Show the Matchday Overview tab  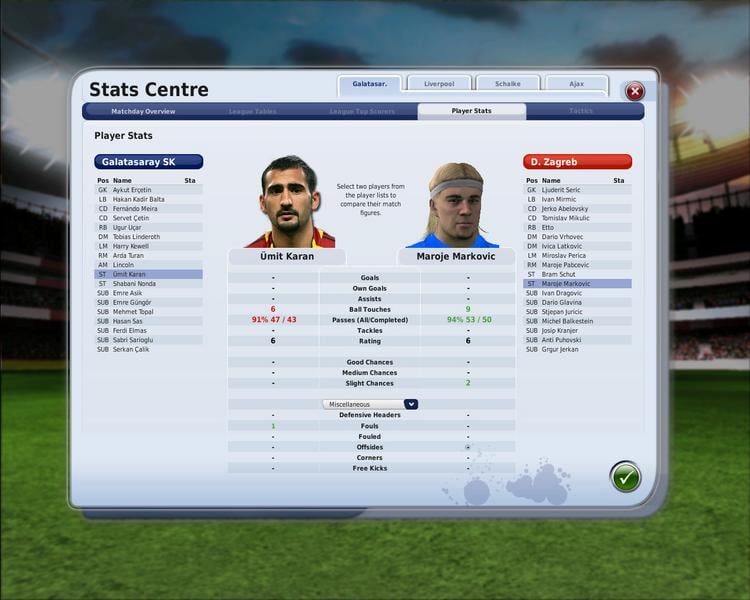143,111
